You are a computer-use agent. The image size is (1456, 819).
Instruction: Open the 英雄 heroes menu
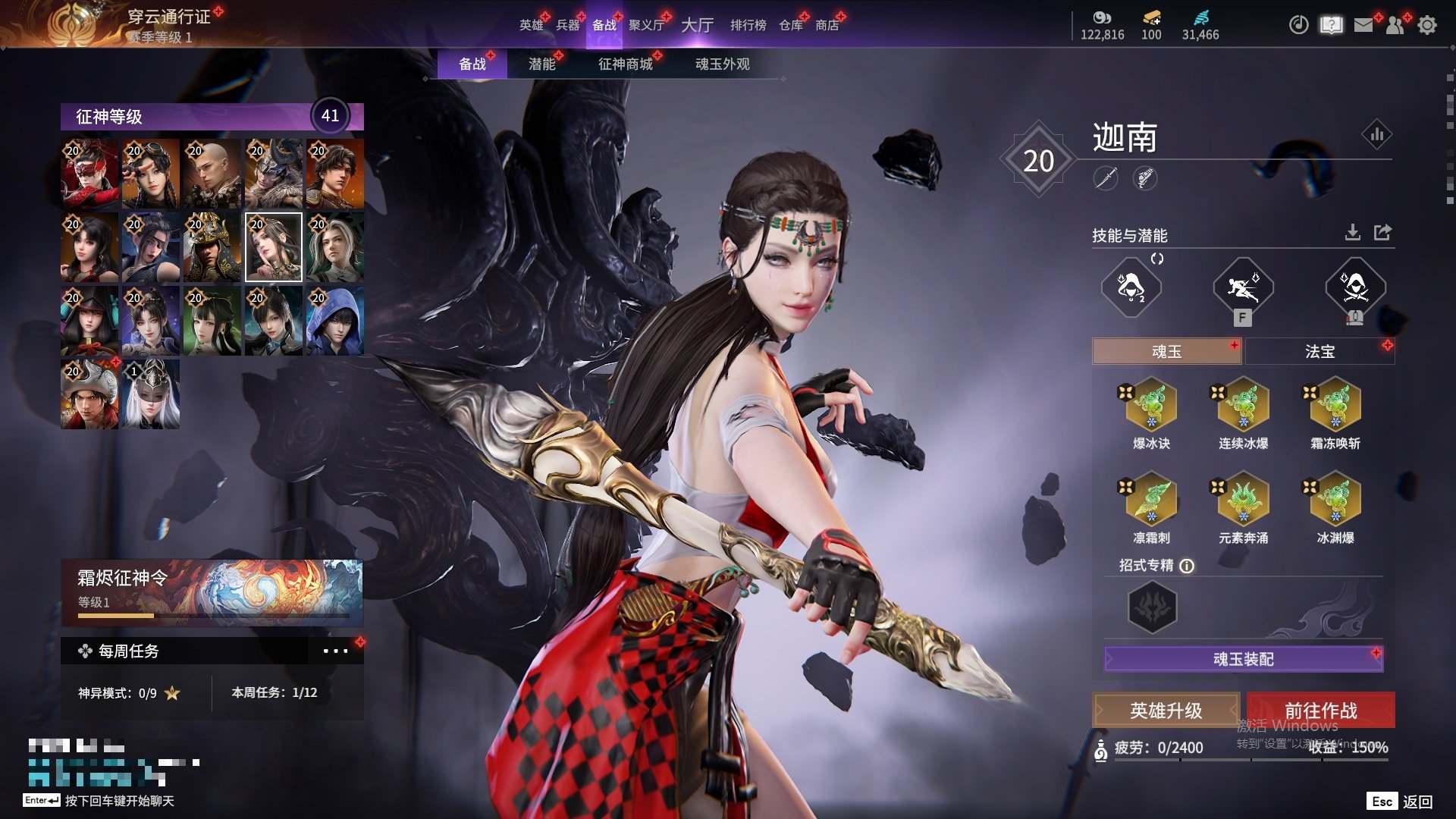tap(531, 25)
